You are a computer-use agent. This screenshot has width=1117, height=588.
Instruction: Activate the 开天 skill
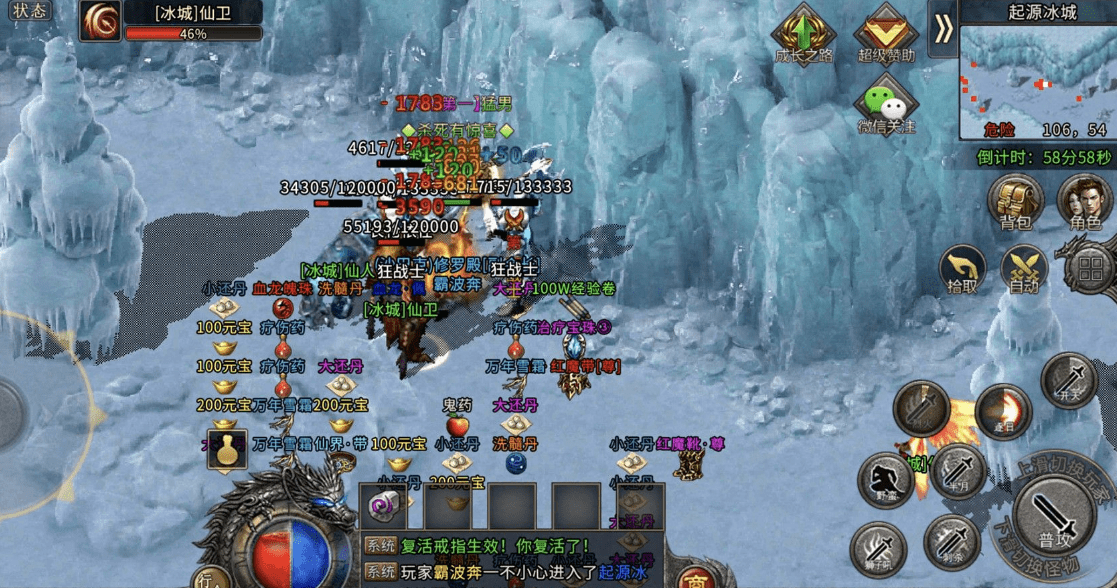click(1069, 381)
